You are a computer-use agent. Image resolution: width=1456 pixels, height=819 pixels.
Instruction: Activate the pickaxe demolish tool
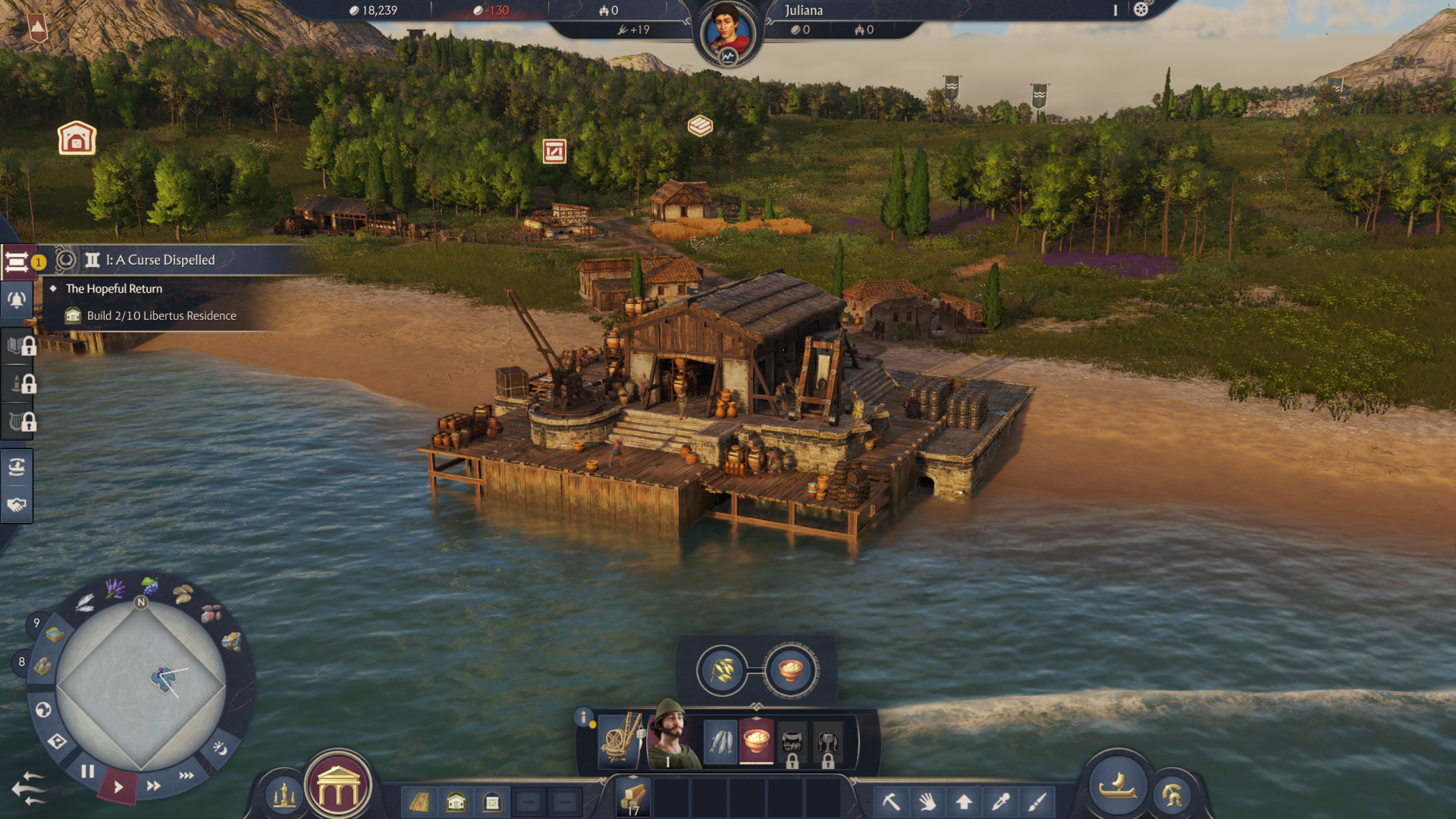tap(891, 802)
